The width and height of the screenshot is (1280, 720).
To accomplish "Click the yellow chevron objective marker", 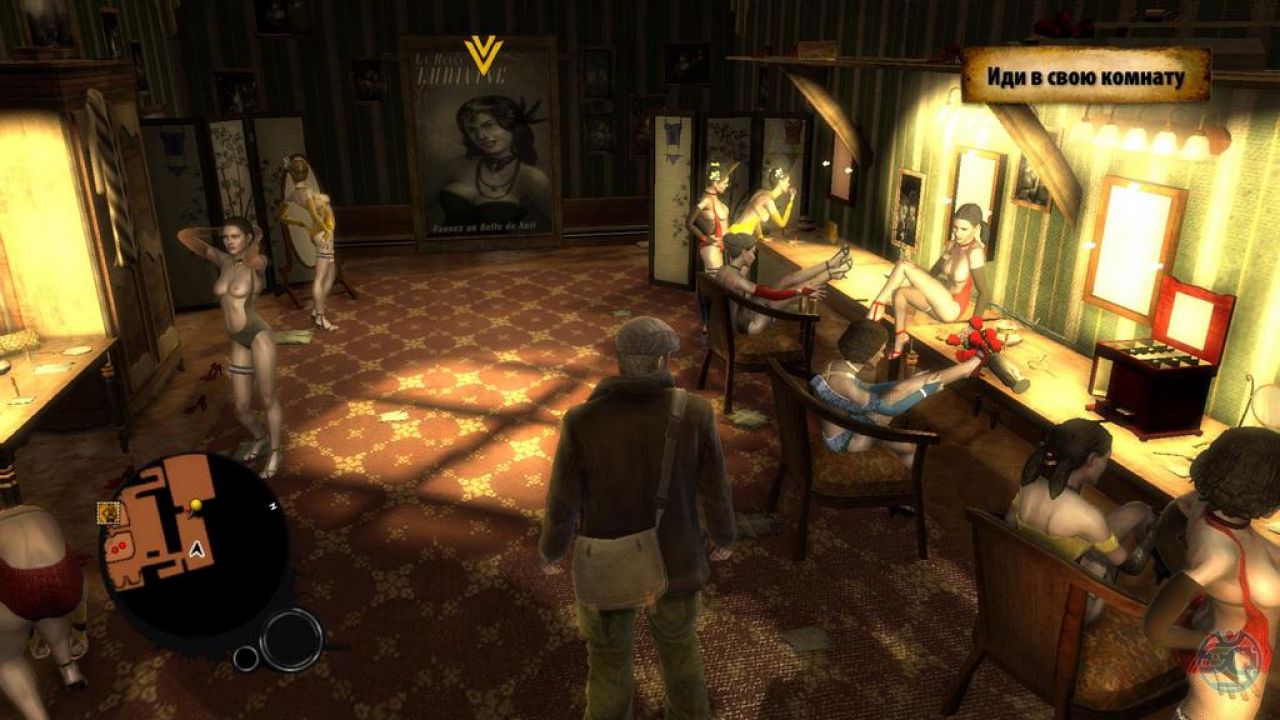I will click(483, 55).
